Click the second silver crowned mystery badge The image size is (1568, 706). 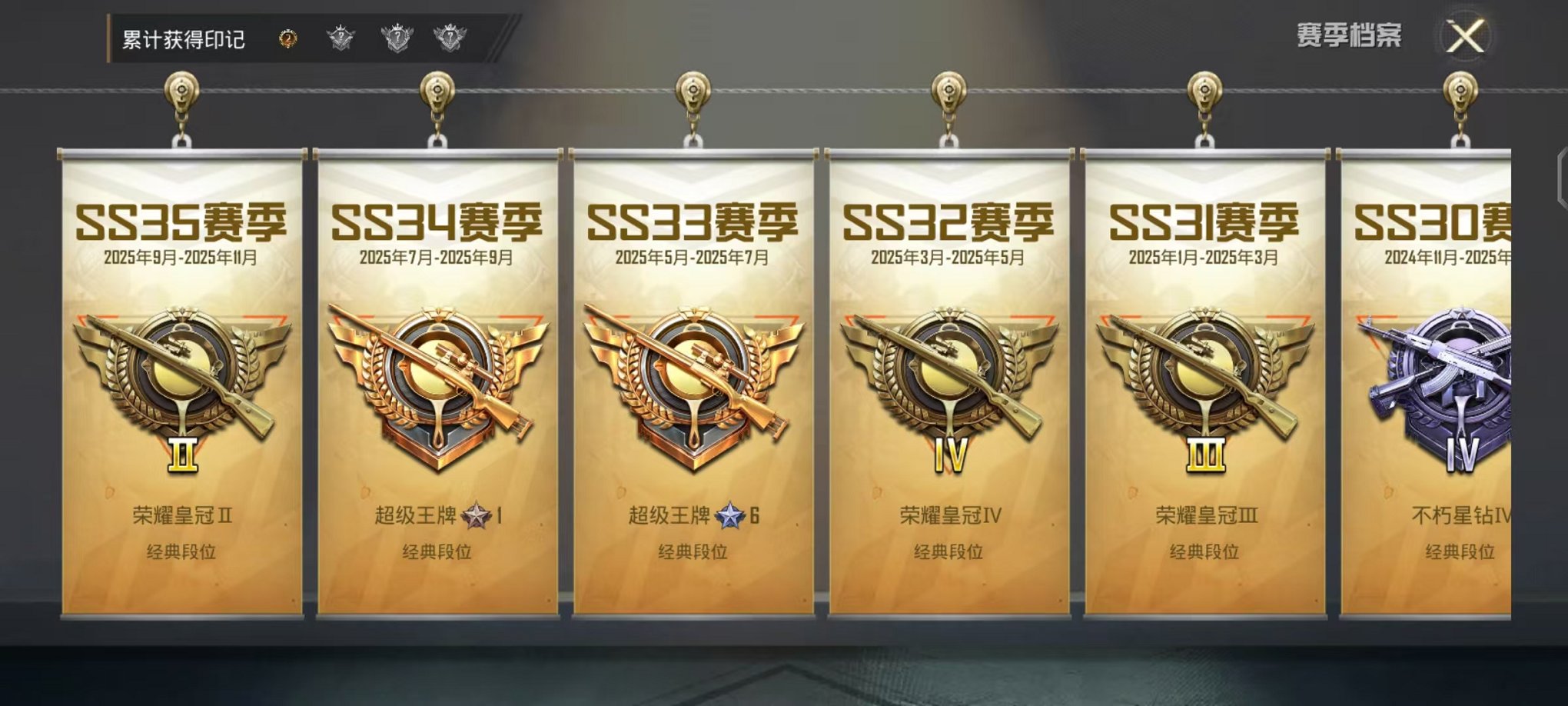pos(397,35)
